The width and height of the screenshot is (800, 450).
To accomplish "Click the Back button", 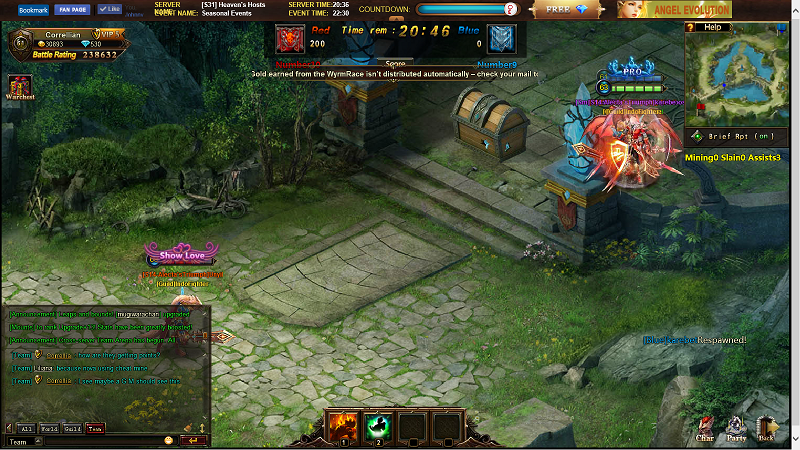I will (768, 430).
